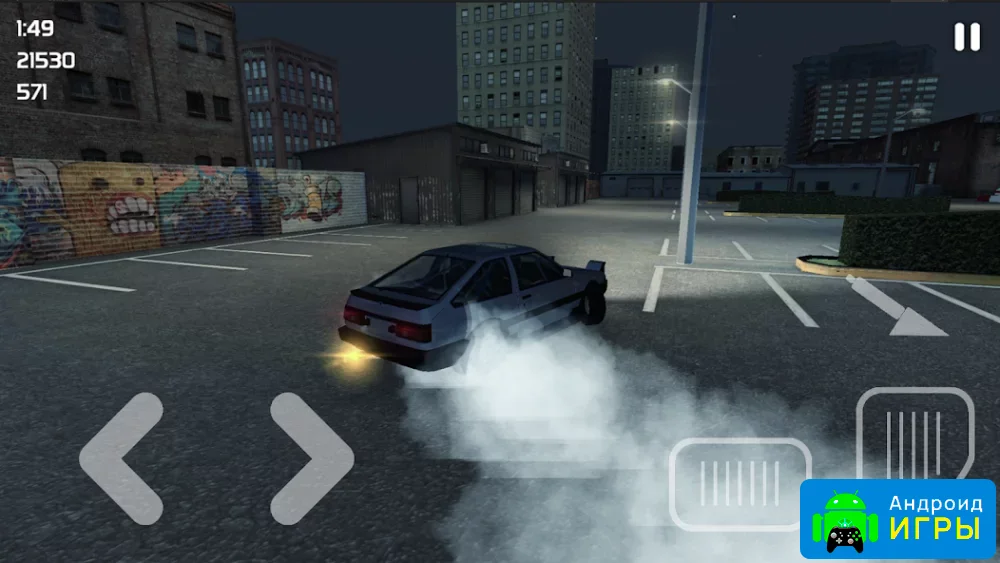The image size is (1000, 563).
Task: Tap the wide brake pedal
Action: (740, 484)
